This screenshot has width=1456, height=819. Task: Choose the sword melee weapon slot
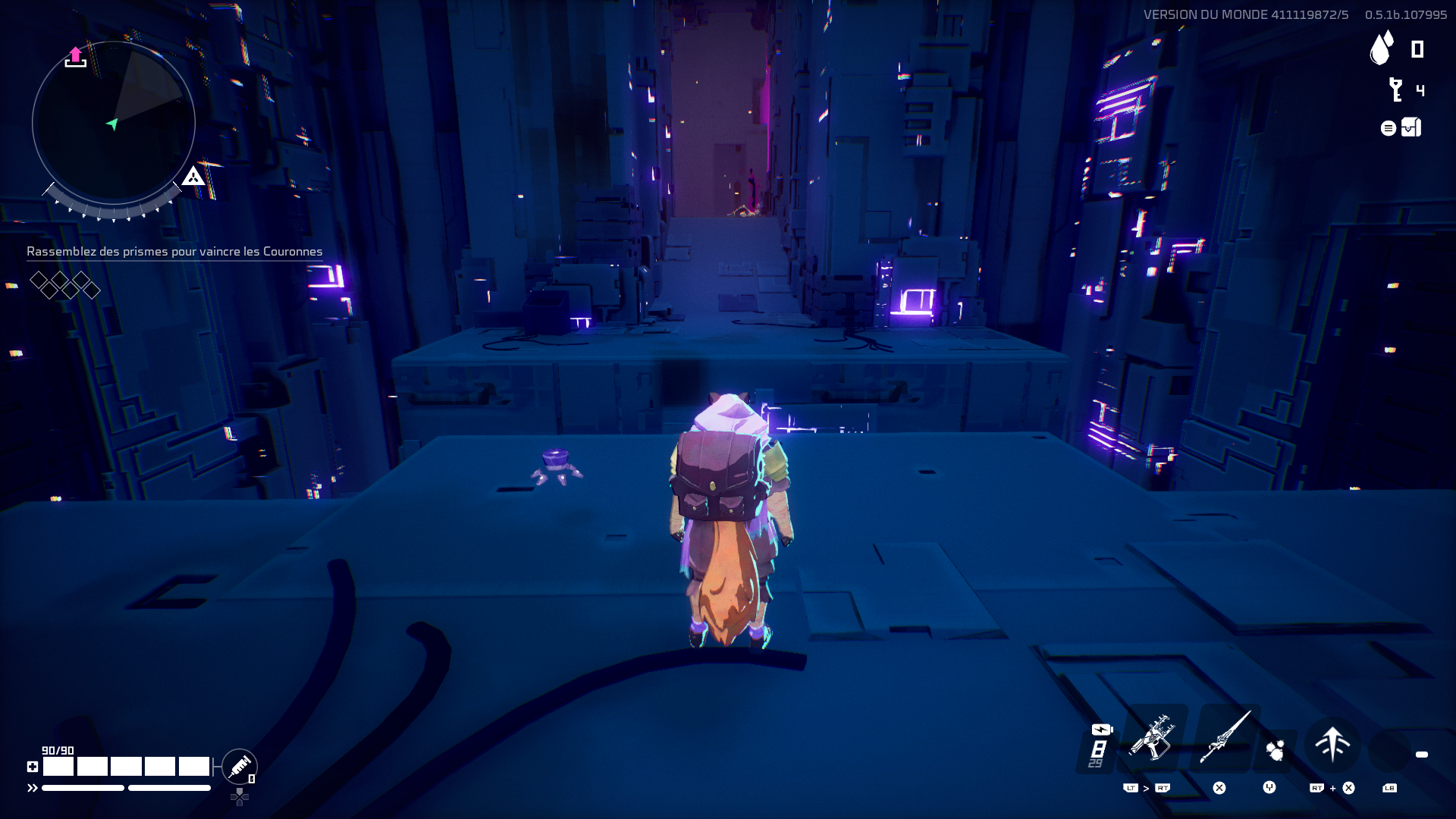point(1224,738)
